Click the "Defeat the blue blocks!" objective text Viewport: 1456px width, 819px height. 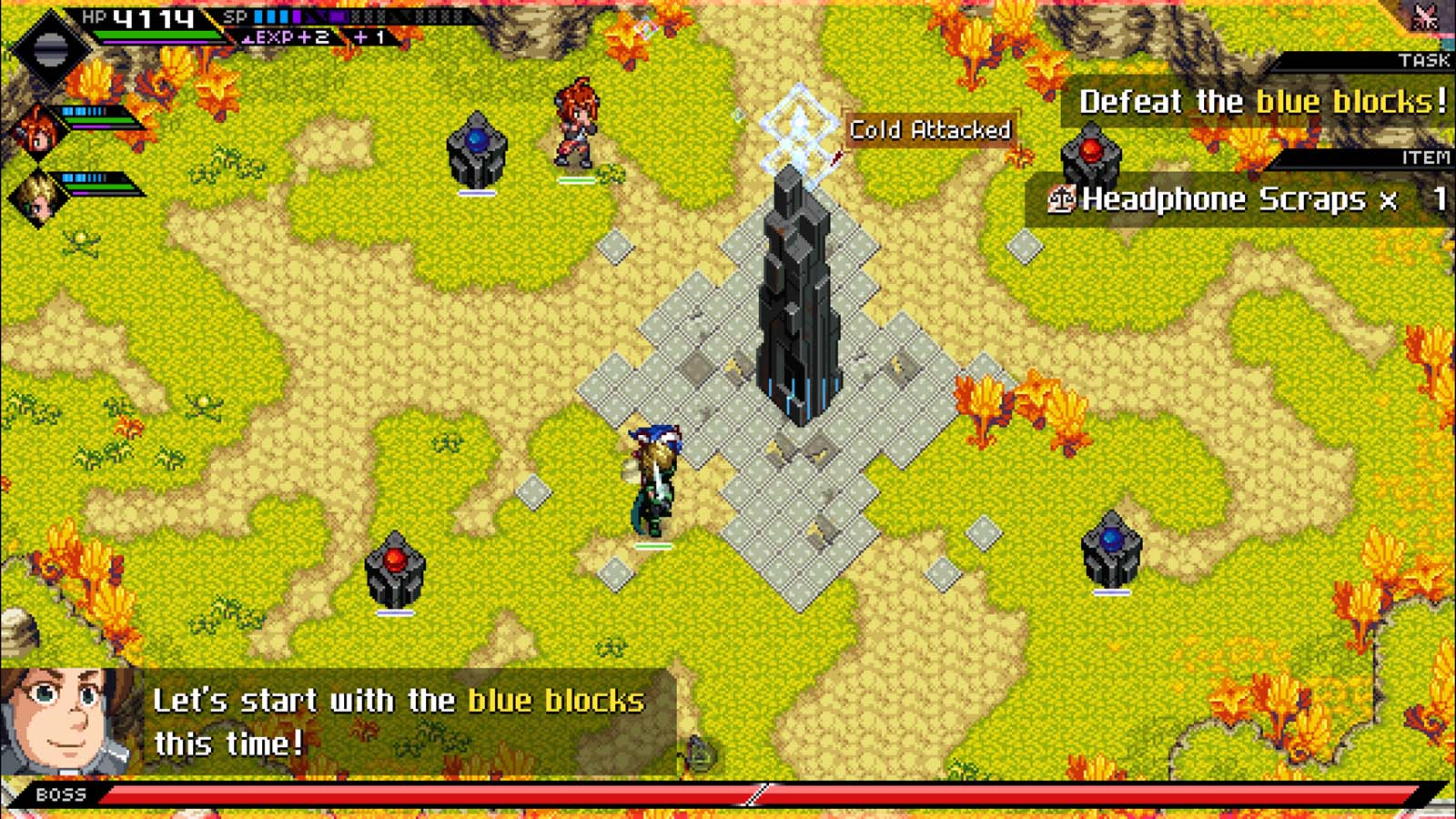1263,102
